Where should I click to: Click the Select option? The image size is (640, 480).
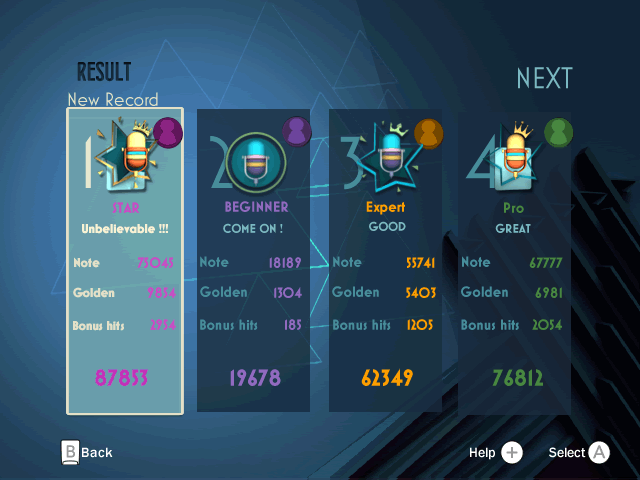click(579, 453)
